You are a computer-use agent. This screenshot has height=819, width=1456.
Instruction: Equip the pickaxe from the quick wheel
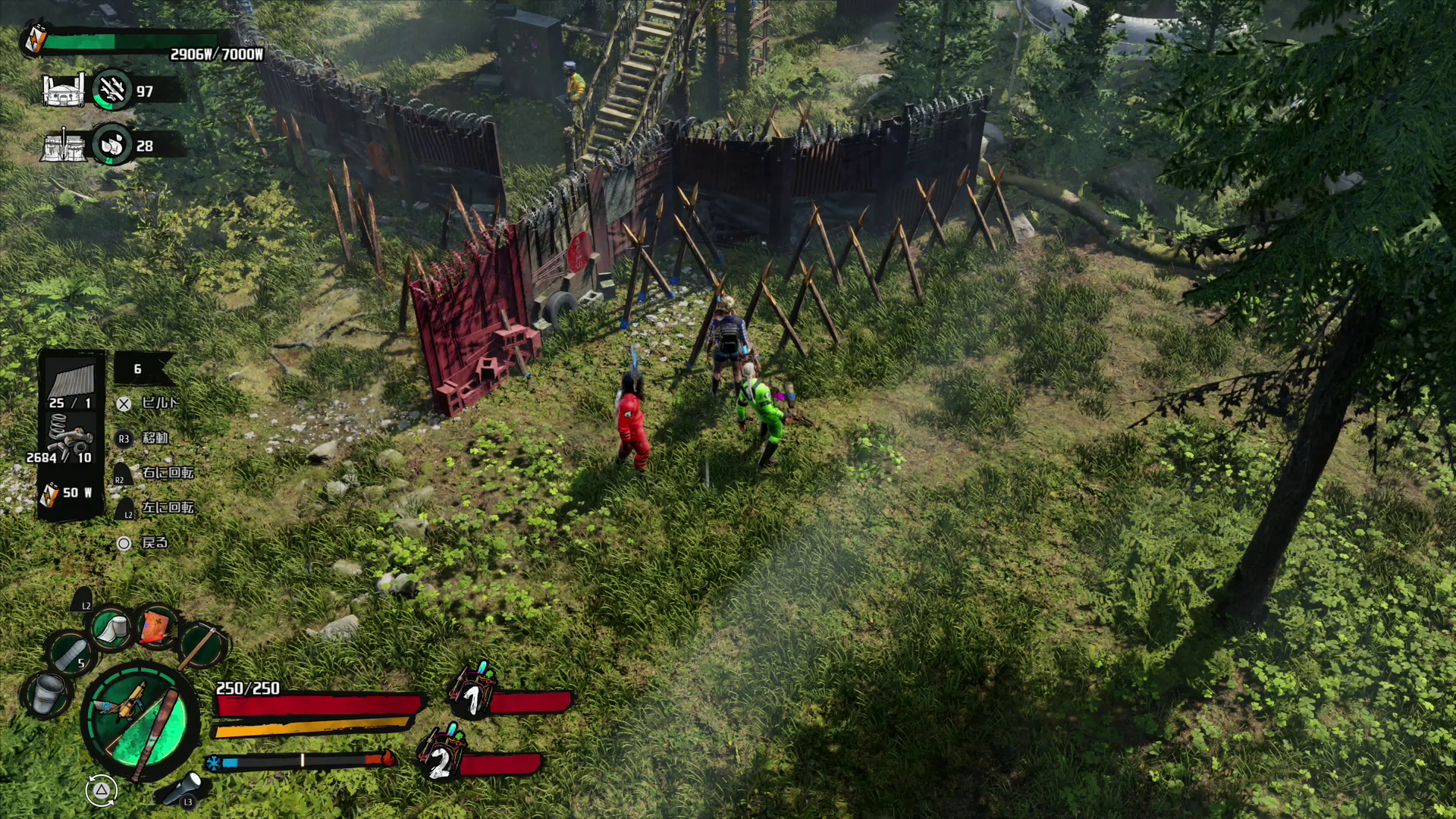click(202, 645)
